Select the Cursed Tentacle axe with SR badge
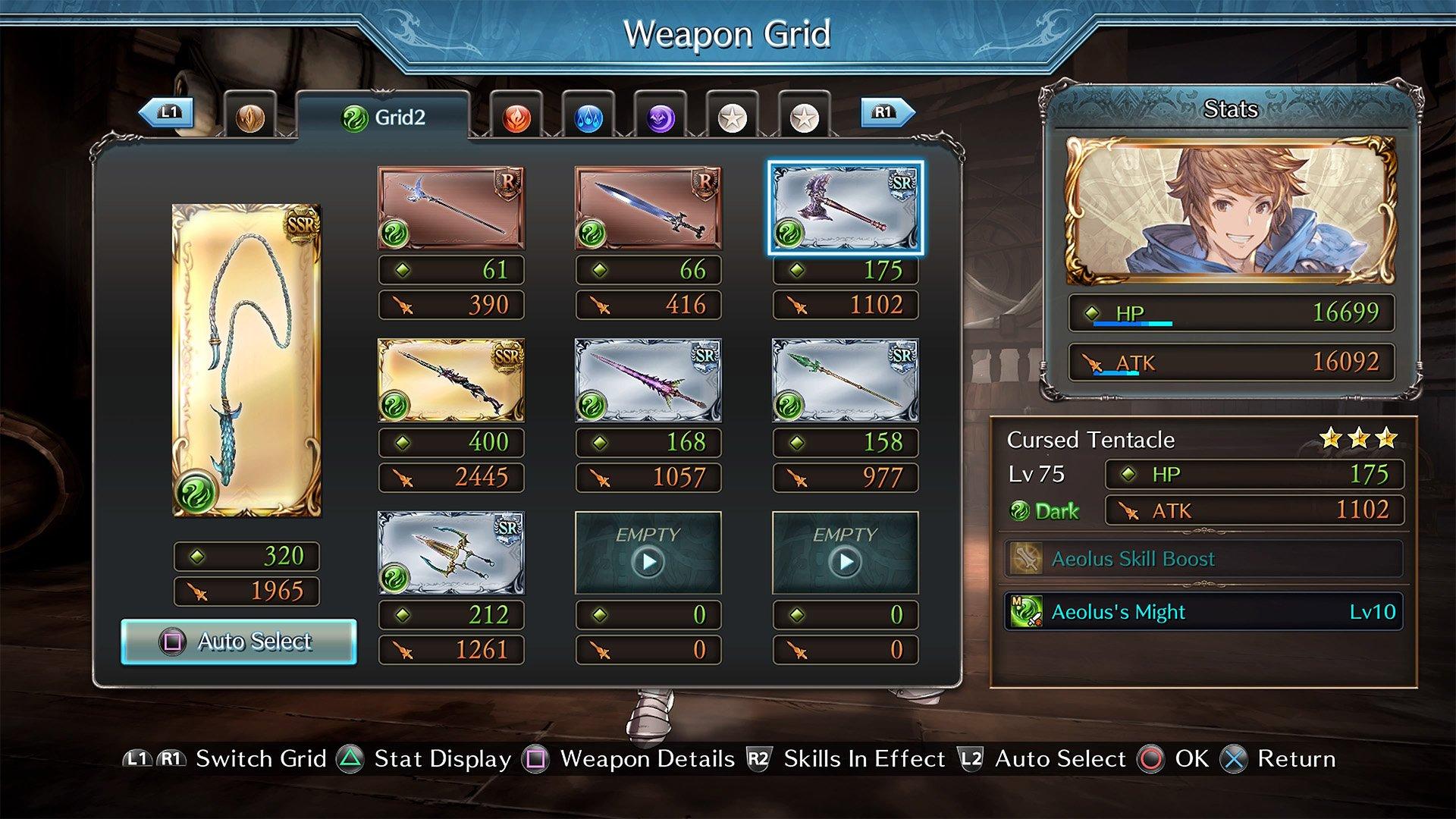Screen dimensions: 1456x819 coord(844,206)
